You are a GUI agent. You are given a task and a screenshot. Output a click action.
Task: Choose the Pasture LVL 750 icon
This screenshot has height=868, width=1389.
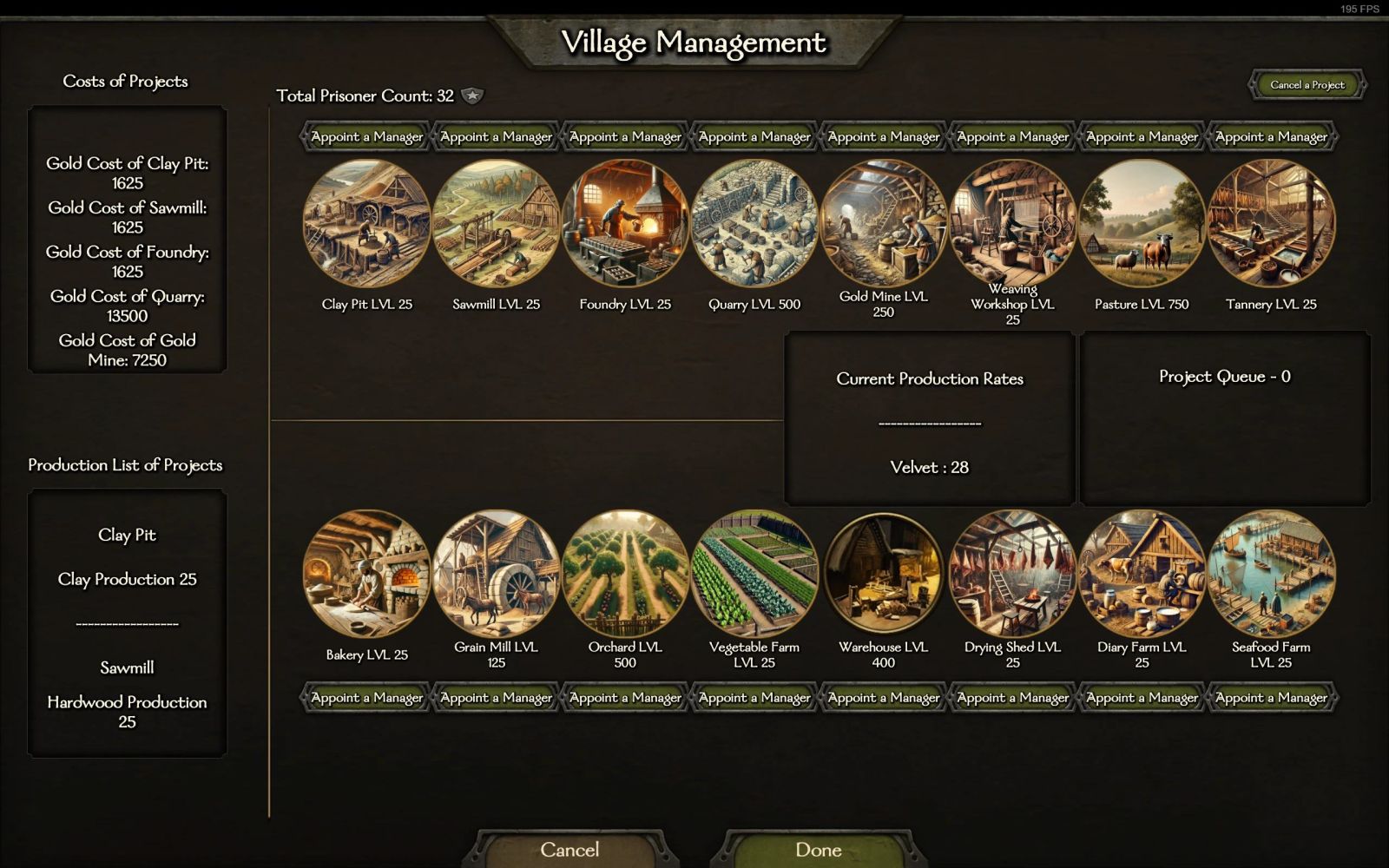(x=1142, y=223)
